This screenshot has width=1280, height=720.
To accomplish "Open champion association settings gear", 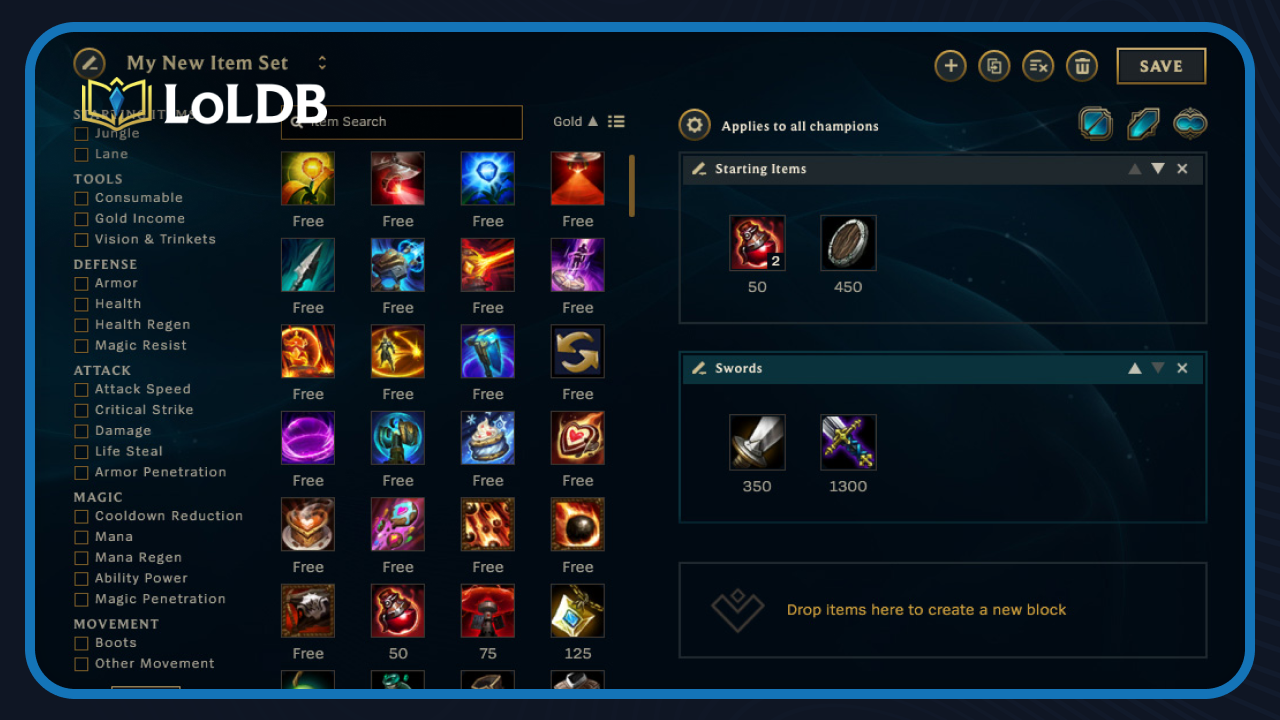I will click(x=695, y=125).
